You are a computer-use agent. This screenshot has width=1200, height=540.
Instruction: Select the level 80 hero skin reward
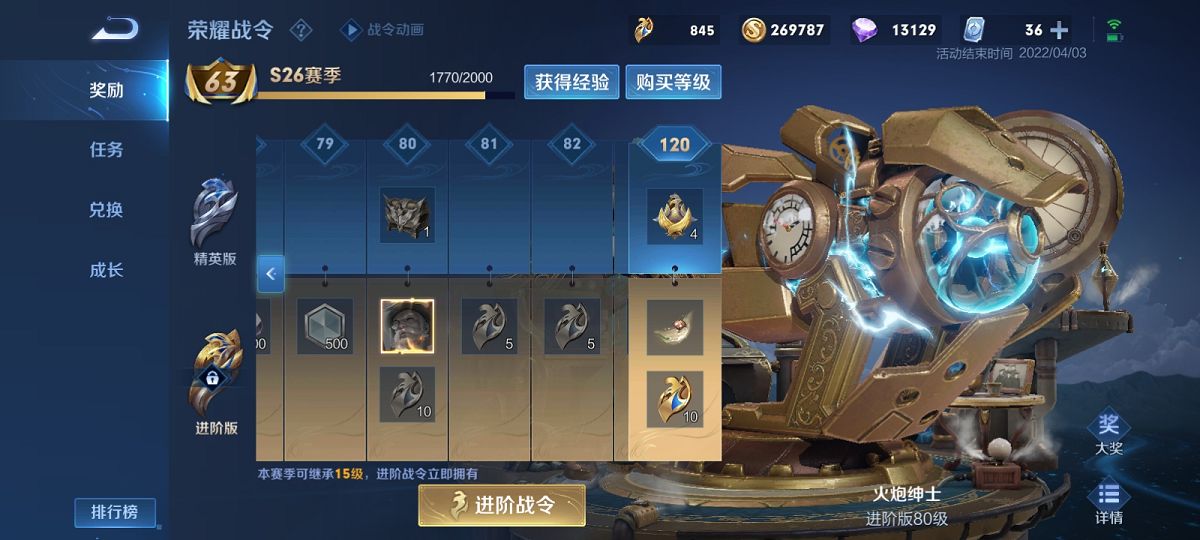coord(407,326)
